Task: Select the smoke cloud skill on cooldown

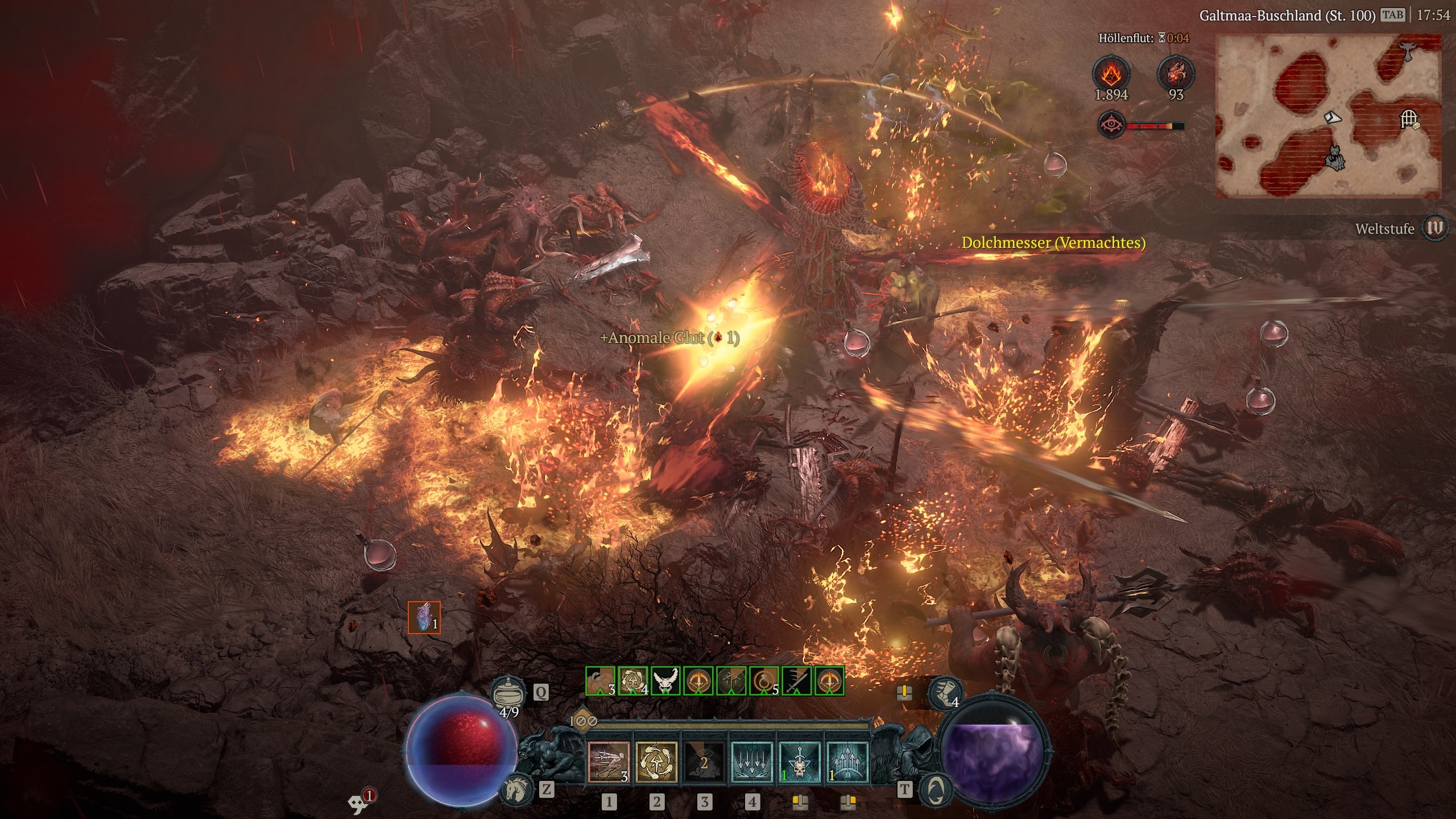Action: click(704, 762)
